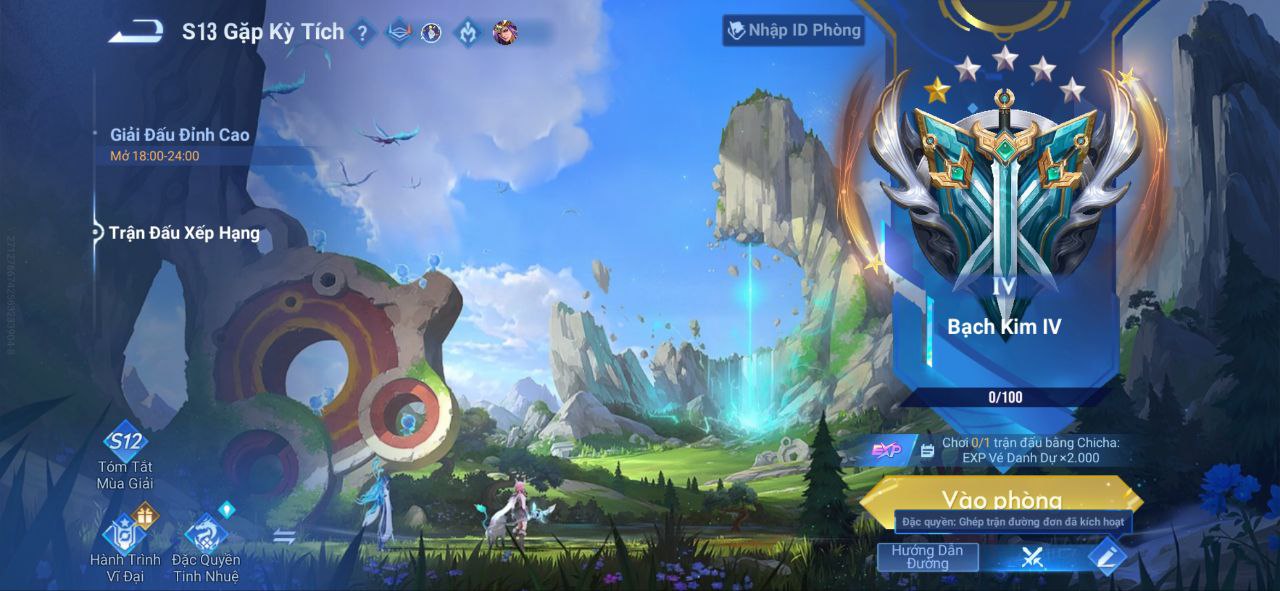
Task: Go back using the top-left arrow
Action: pyautogui.click(x=136, y=32)
